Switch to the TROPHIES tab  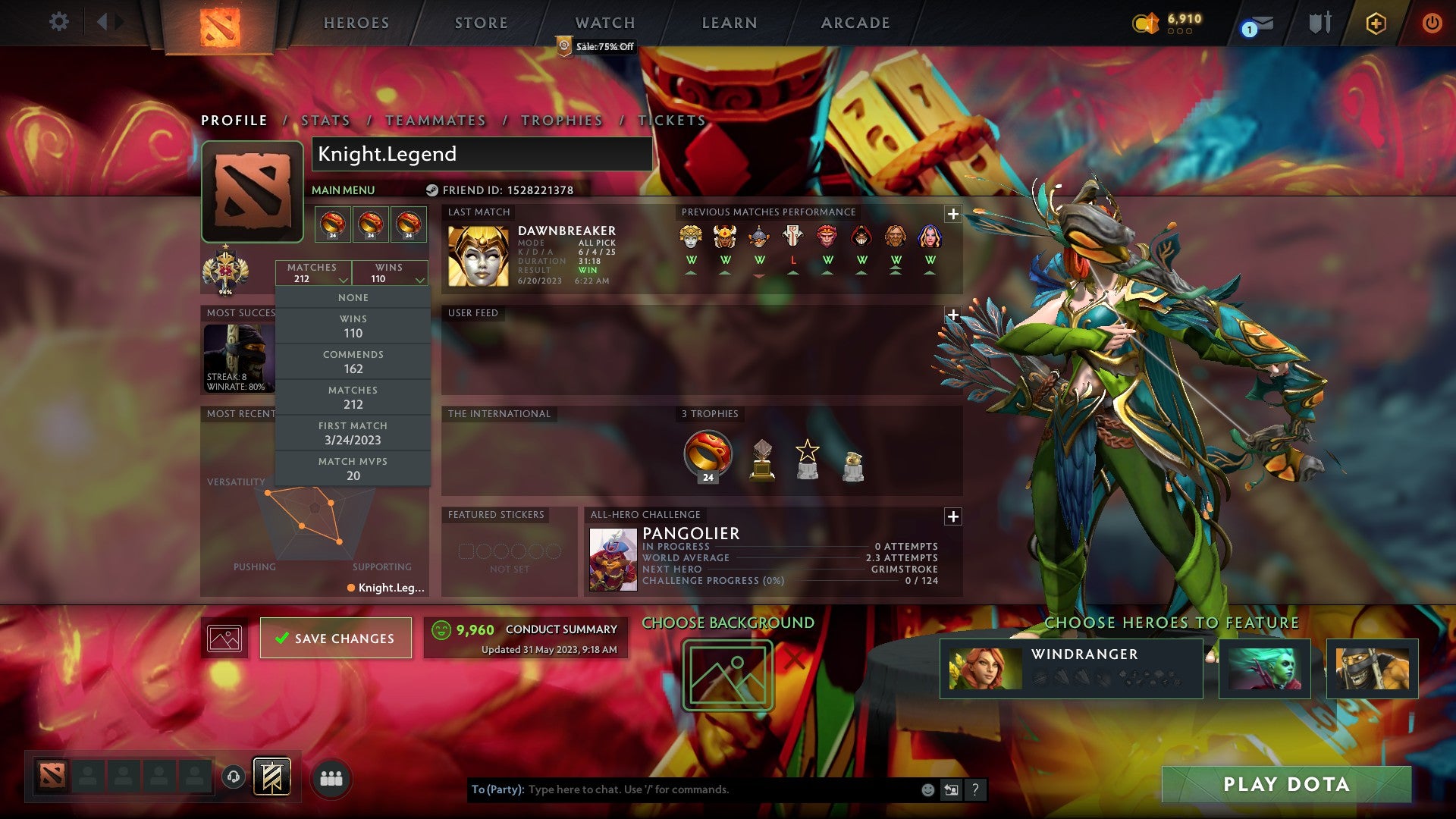tap(560, 120)
